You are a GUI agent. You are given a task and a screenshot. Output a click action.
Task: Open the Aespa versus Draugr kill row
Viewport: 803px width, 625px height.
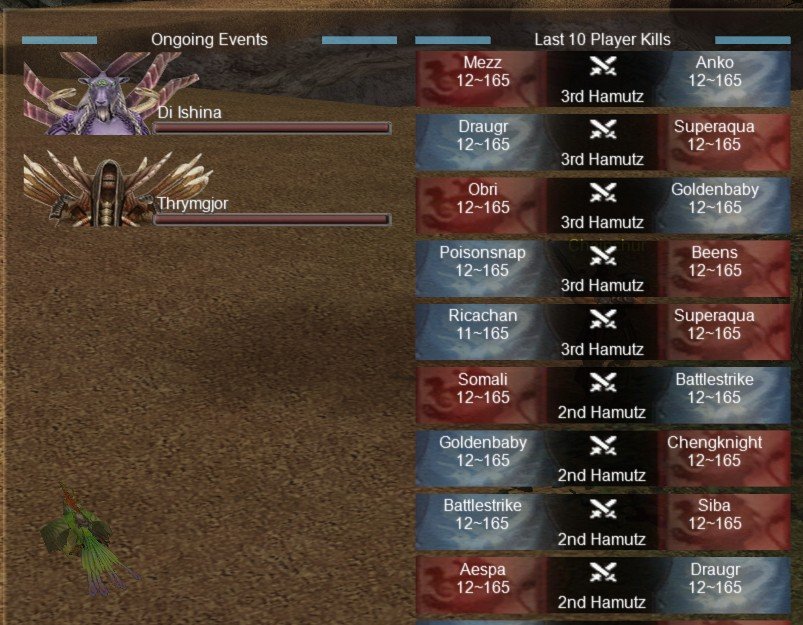pyautogui.click(x=602, y=586)
